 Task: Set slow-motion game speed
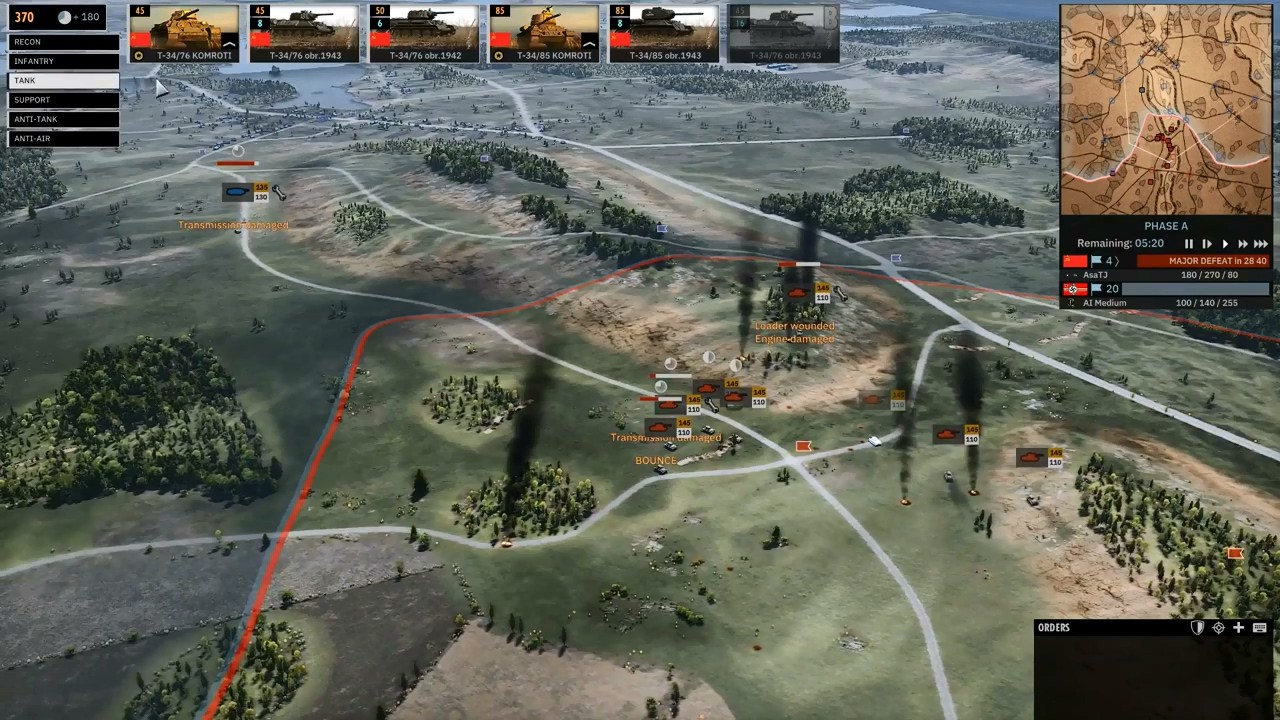point(1207,244)
